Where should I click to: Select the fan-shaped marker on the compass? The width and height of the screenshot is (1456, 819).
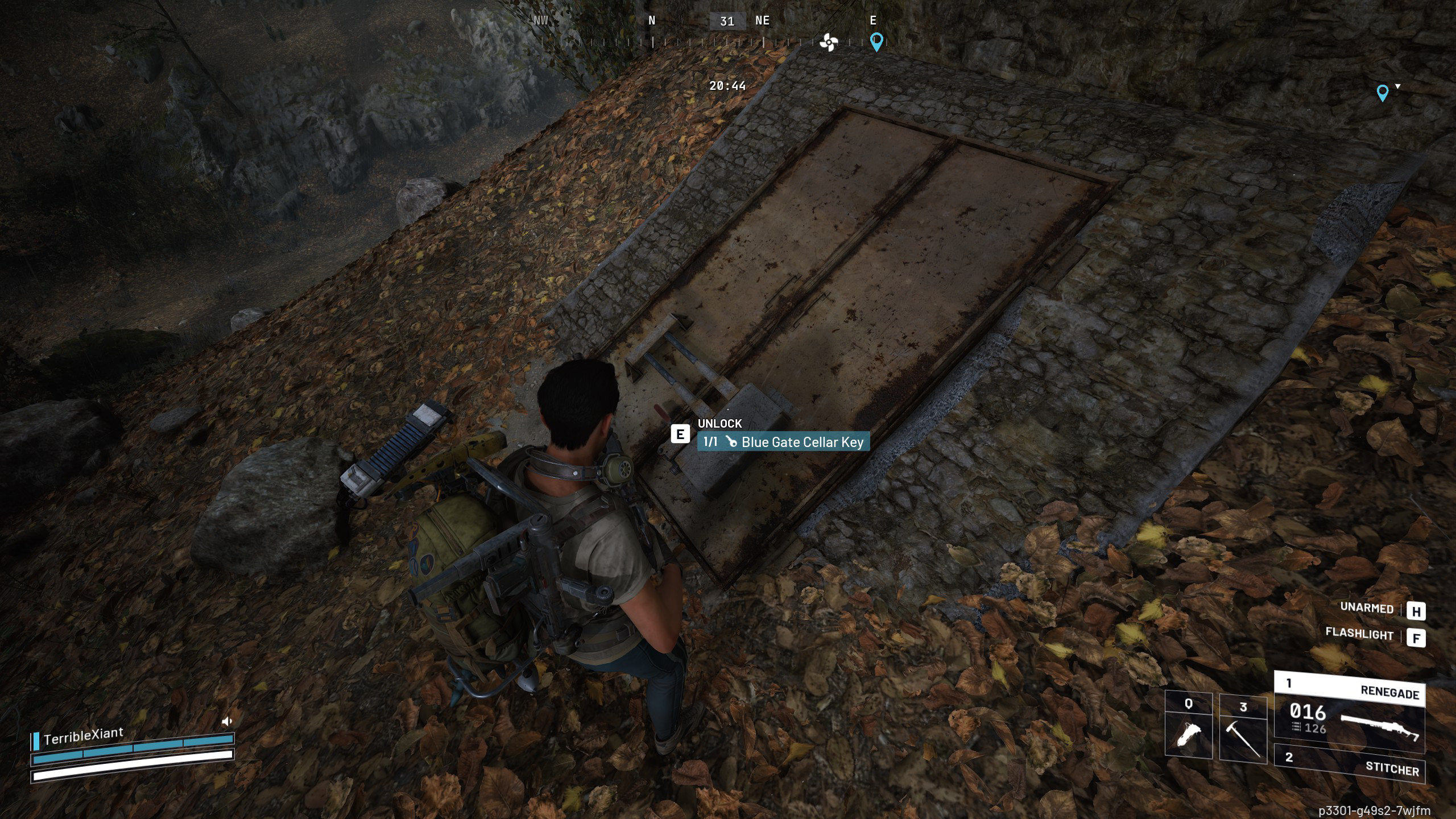829,42
